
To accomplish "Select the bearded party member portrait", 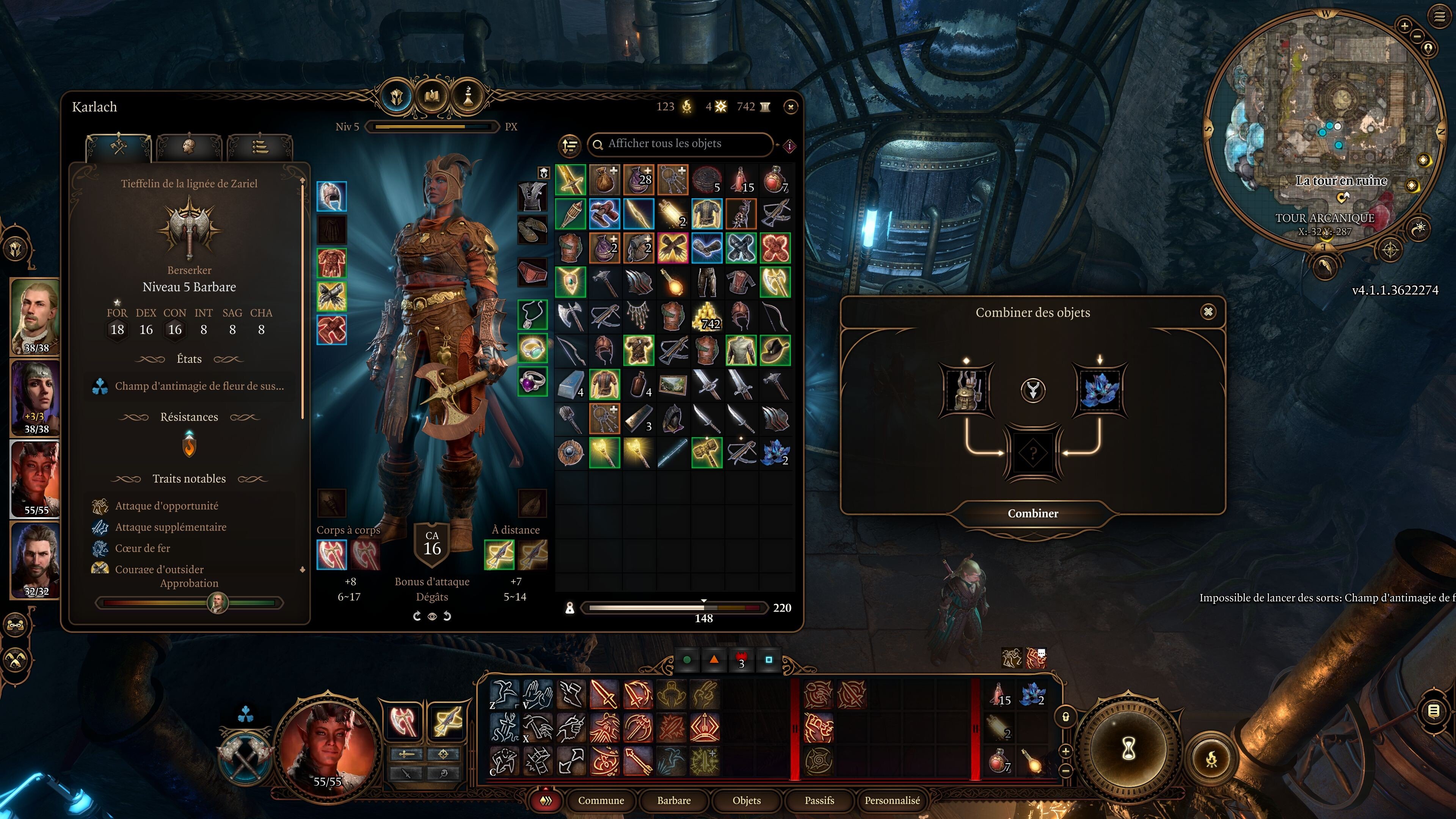I will coord(36,560).
